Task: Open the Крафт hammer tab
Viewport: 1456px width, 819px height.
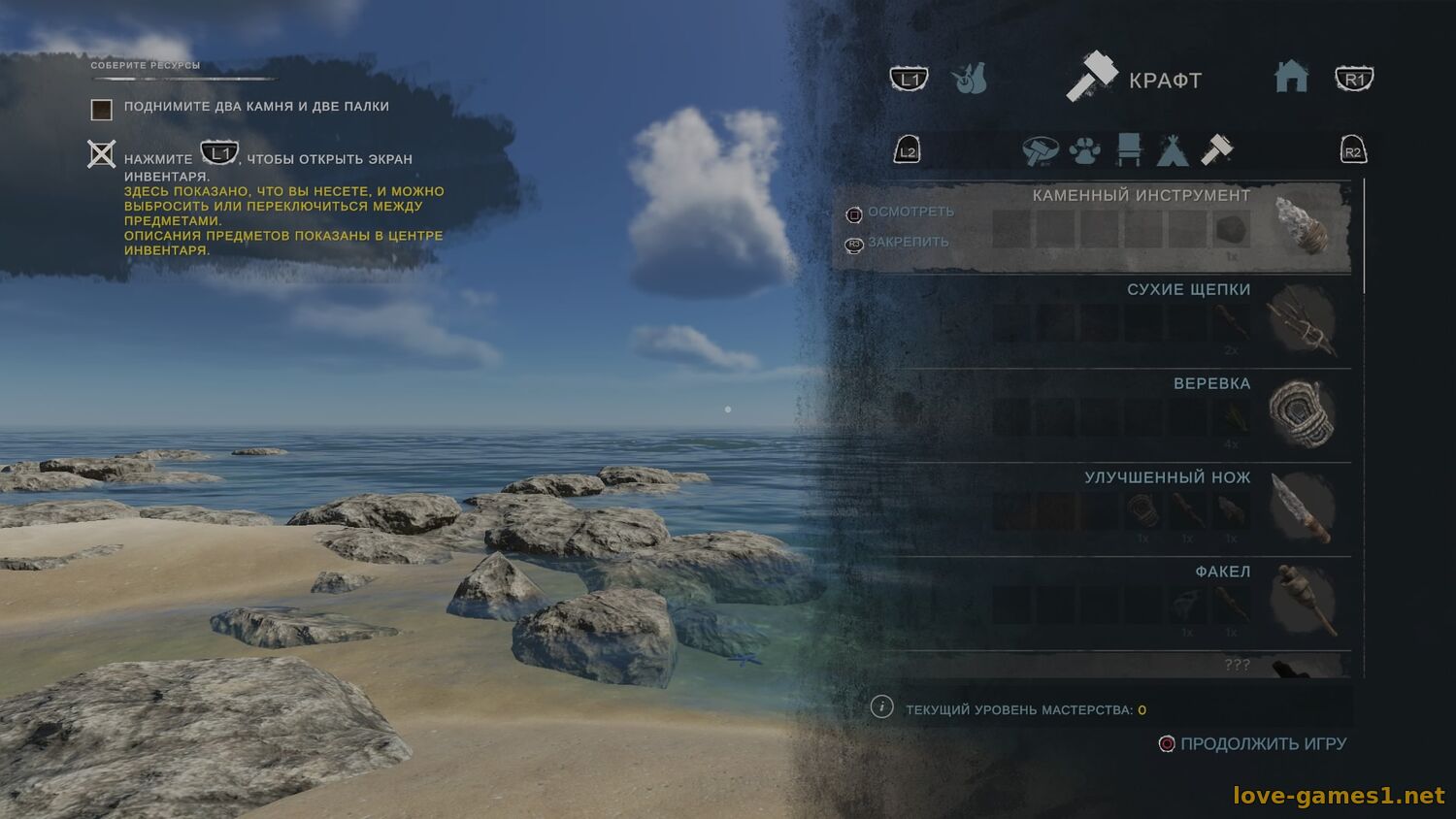Action: (1134, 79)
